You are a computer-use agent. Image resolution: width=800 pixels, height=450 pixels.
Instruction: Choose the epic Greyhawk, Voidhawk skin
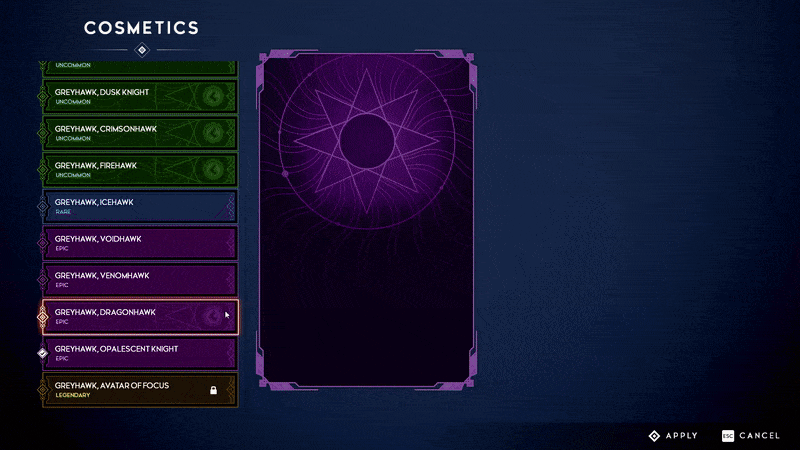tap(139, 243)
